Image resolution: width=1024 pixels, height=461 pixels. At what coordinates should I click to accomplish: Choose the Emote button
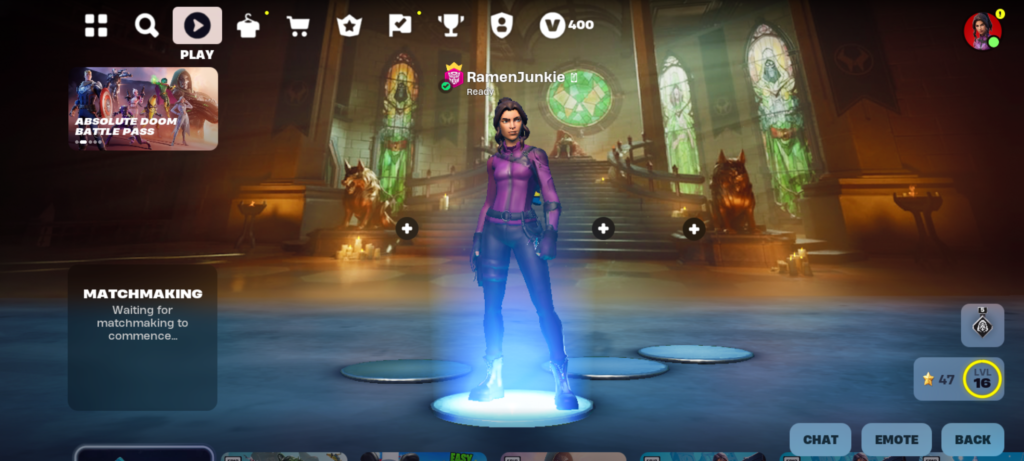(x=896, y=439)
